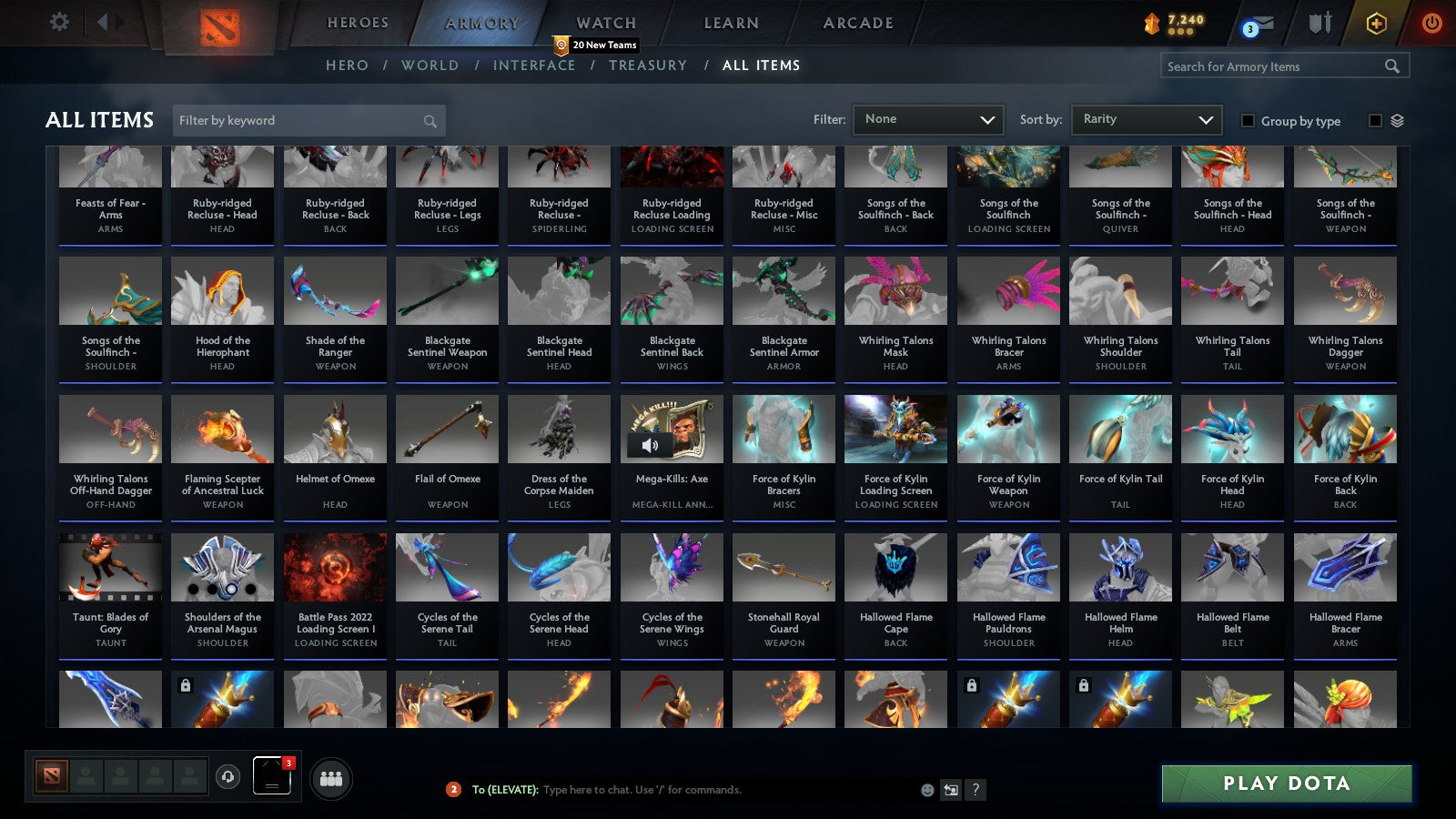Enable the stacked layers checkbox near Sort by
Viewport: 1456px width, 819px height.
pyautogui.click(x=1377, y=121)
